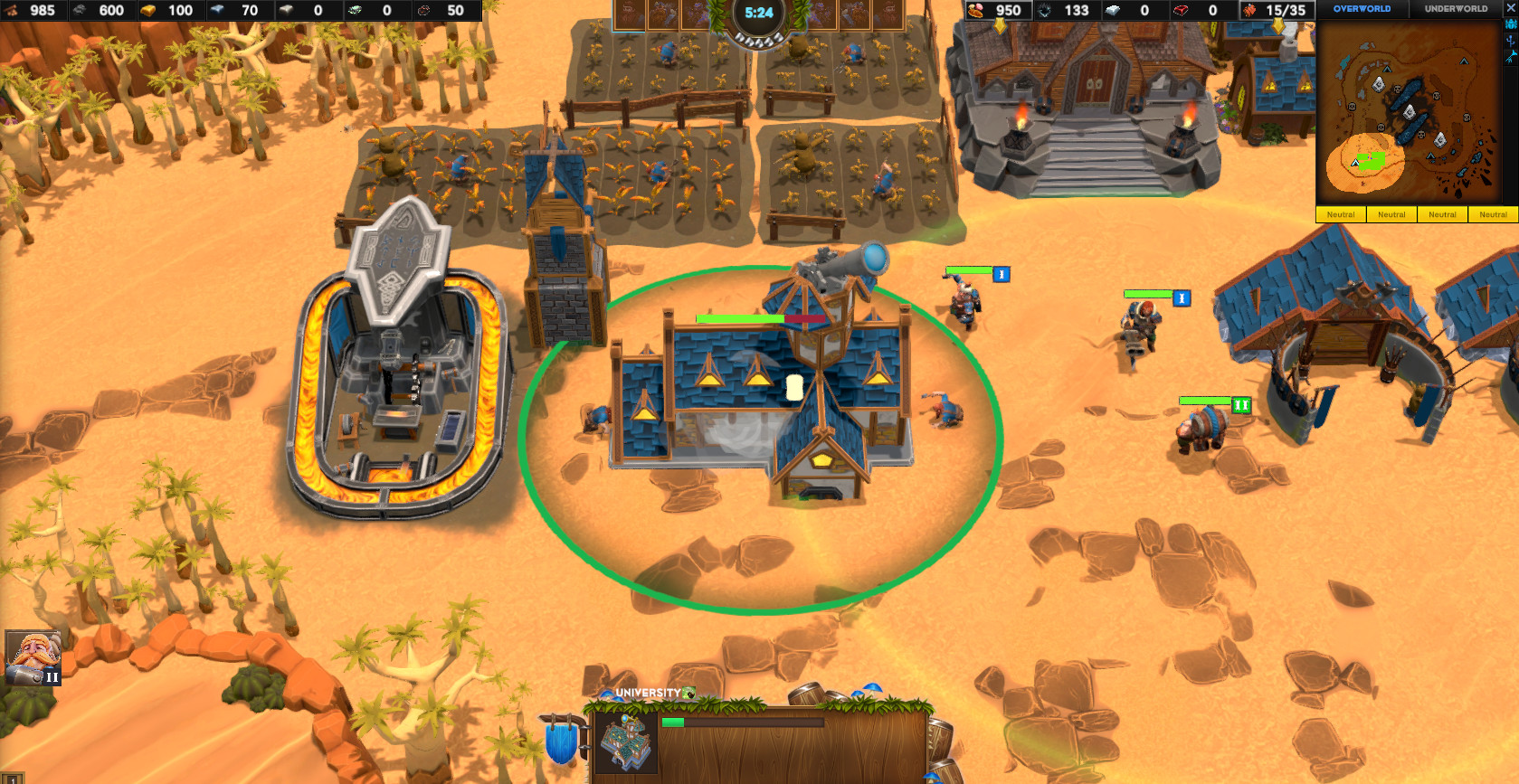The height and width of the screenshot is (784, 1519).
Task: Click the University research progress bar
Action: (742, 723)
